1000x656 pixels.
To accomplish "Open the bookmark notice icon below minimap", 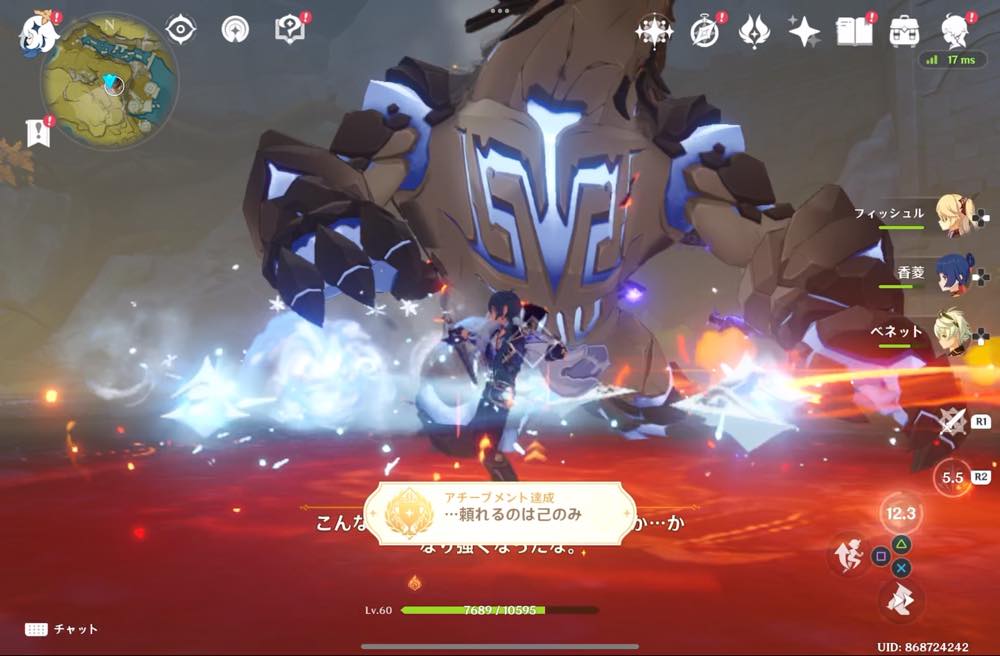I will [39, 132].
